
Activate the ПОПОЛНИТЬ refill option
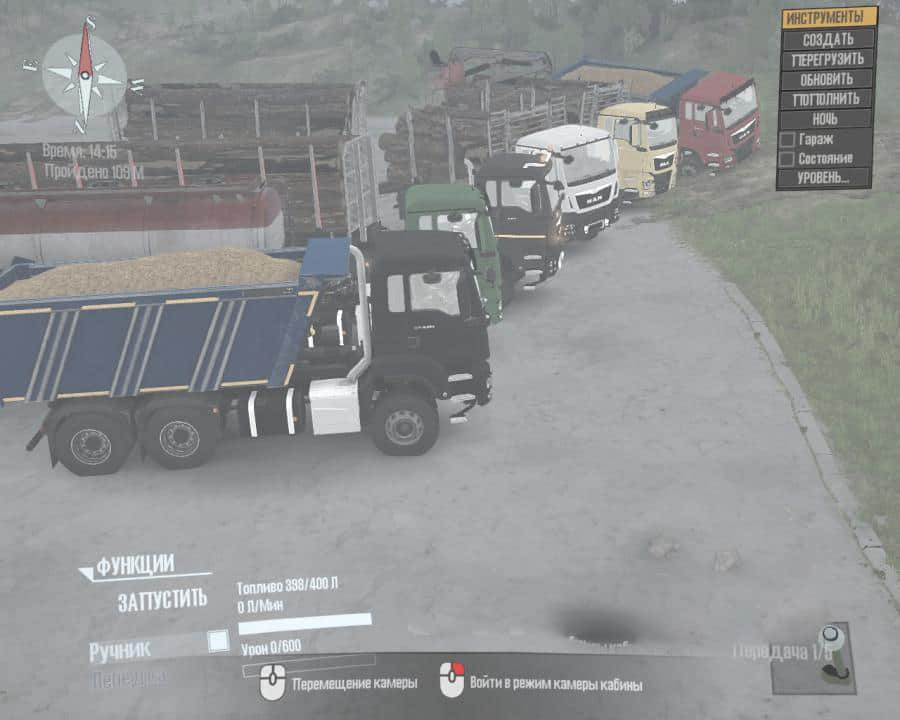coord(827,99)
